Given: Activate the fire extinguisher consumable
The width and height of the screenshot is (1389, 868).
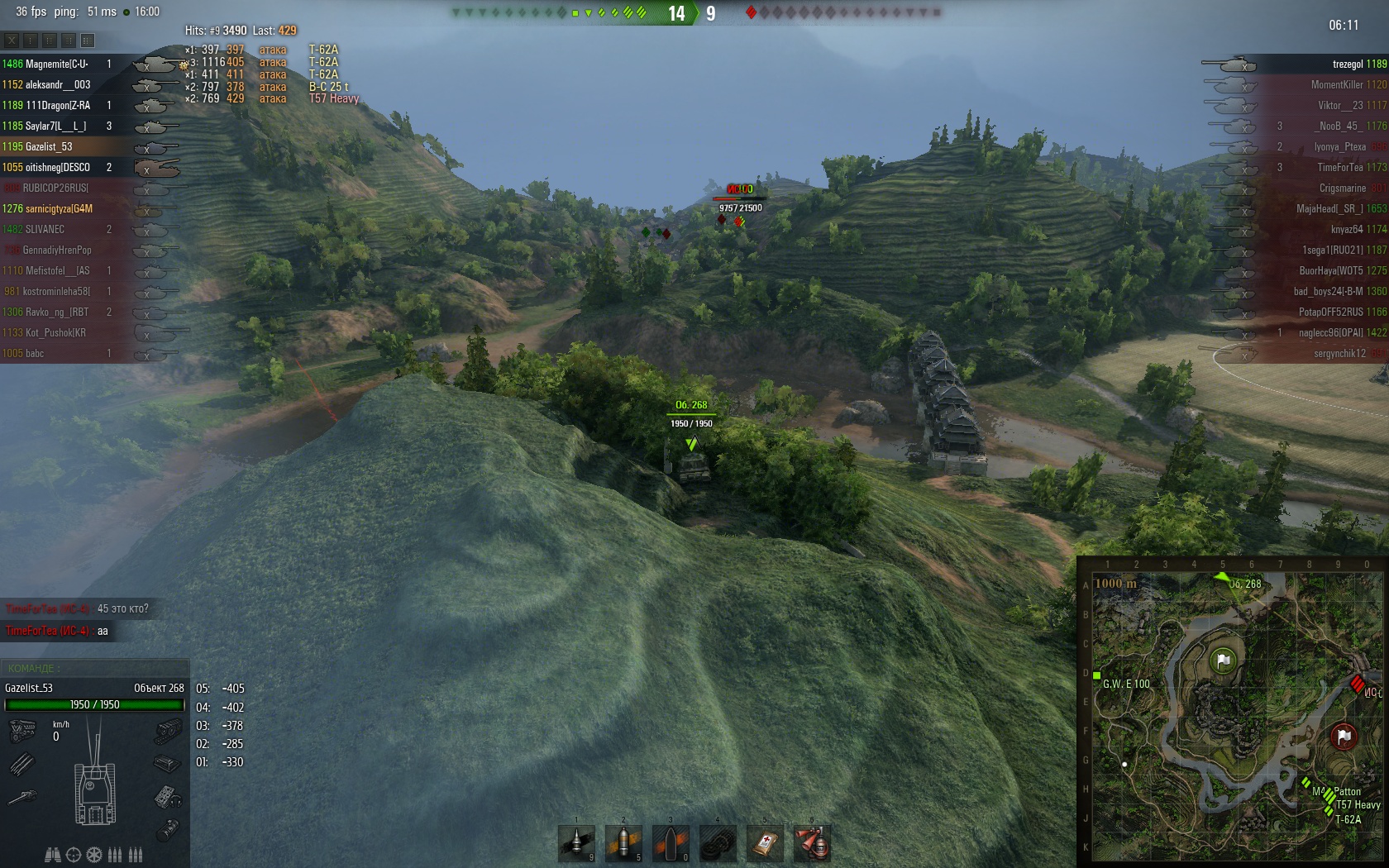Looking at the screenshot, I should pos(812,843).
